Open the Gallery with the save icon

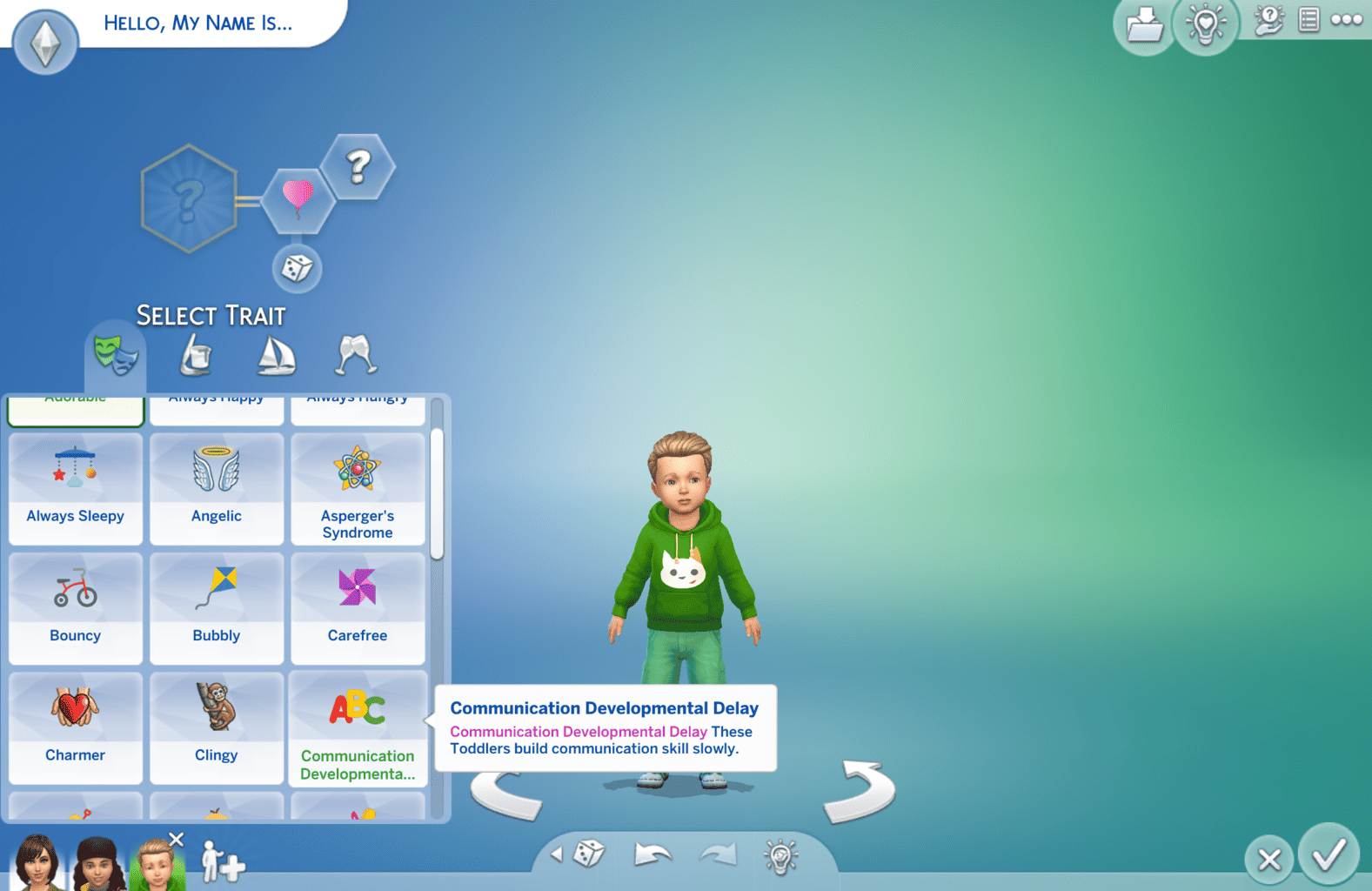[1144, 26]
